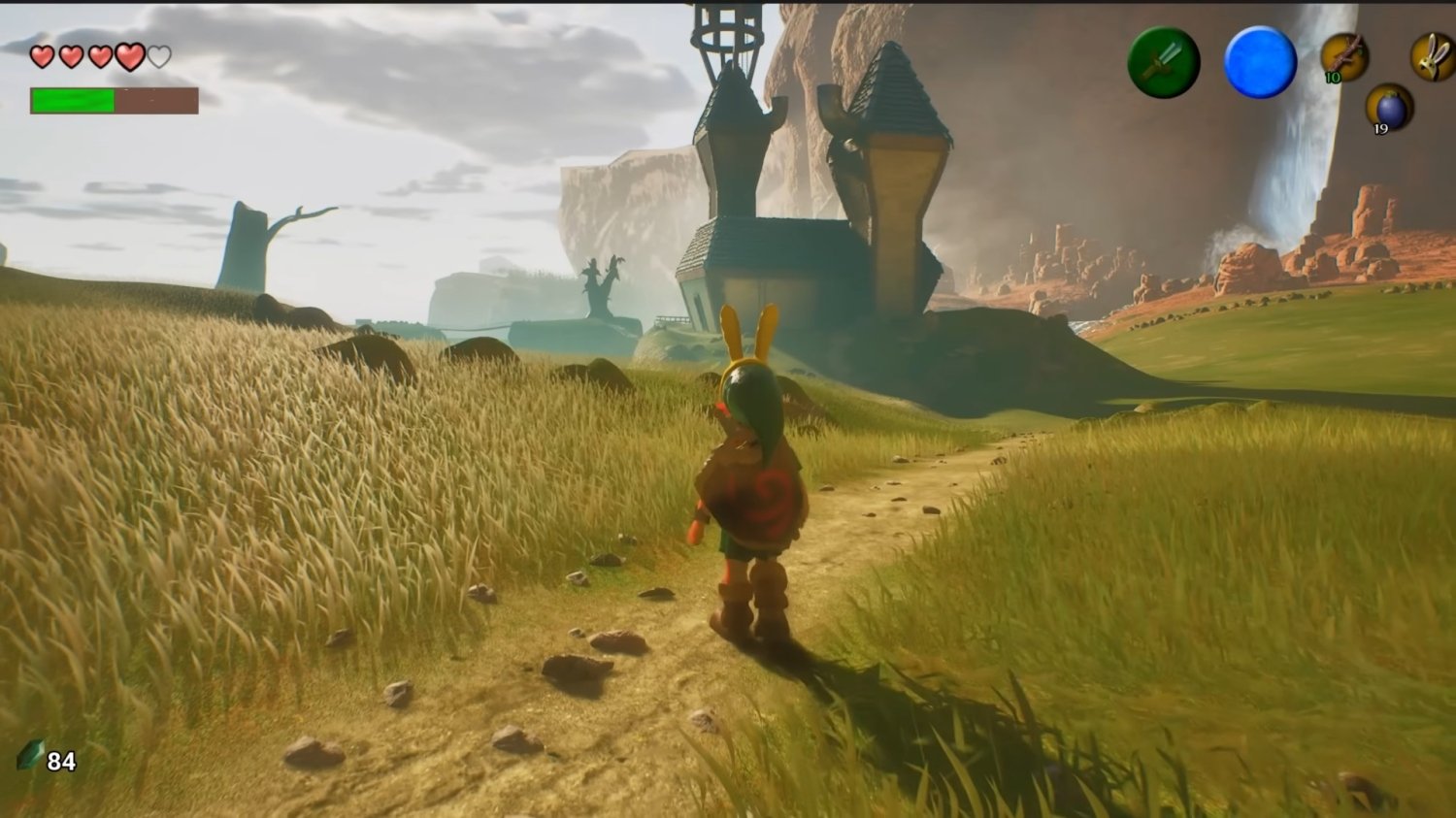Choose the Bunny Hood mask icon
1456x818 pixels.
1434,56
